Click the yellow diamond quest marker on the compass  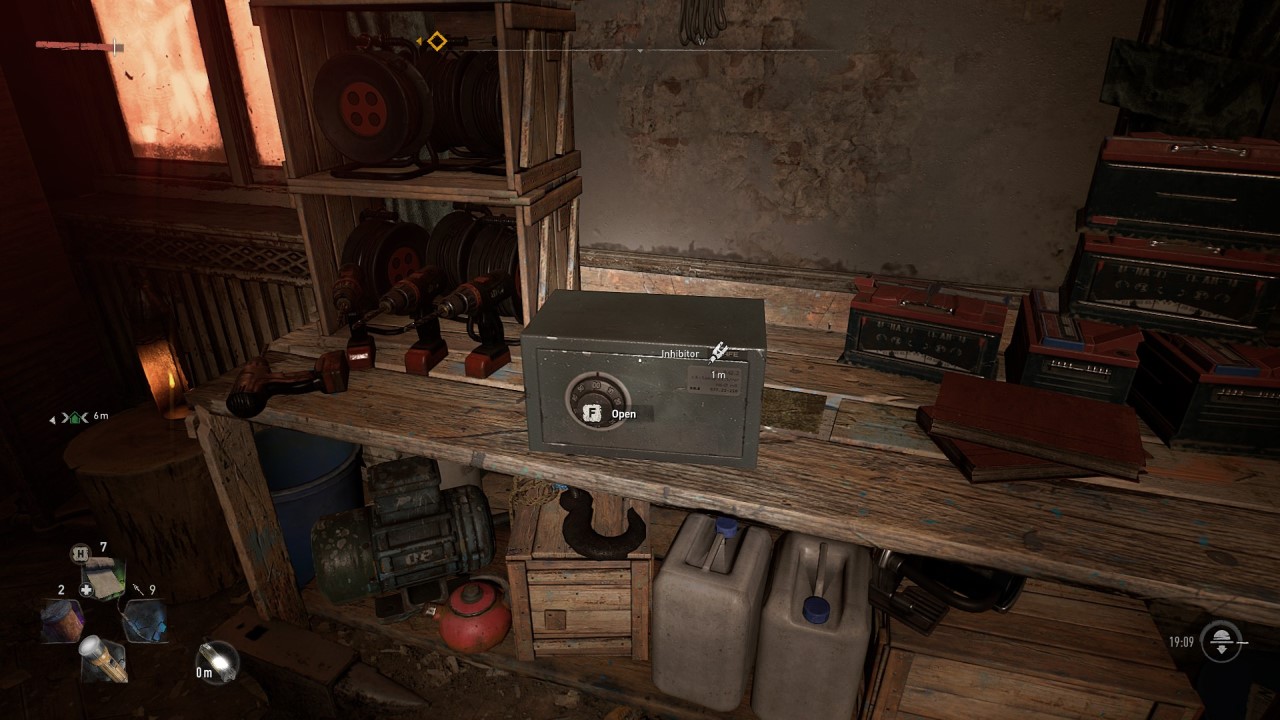point(437,40)
